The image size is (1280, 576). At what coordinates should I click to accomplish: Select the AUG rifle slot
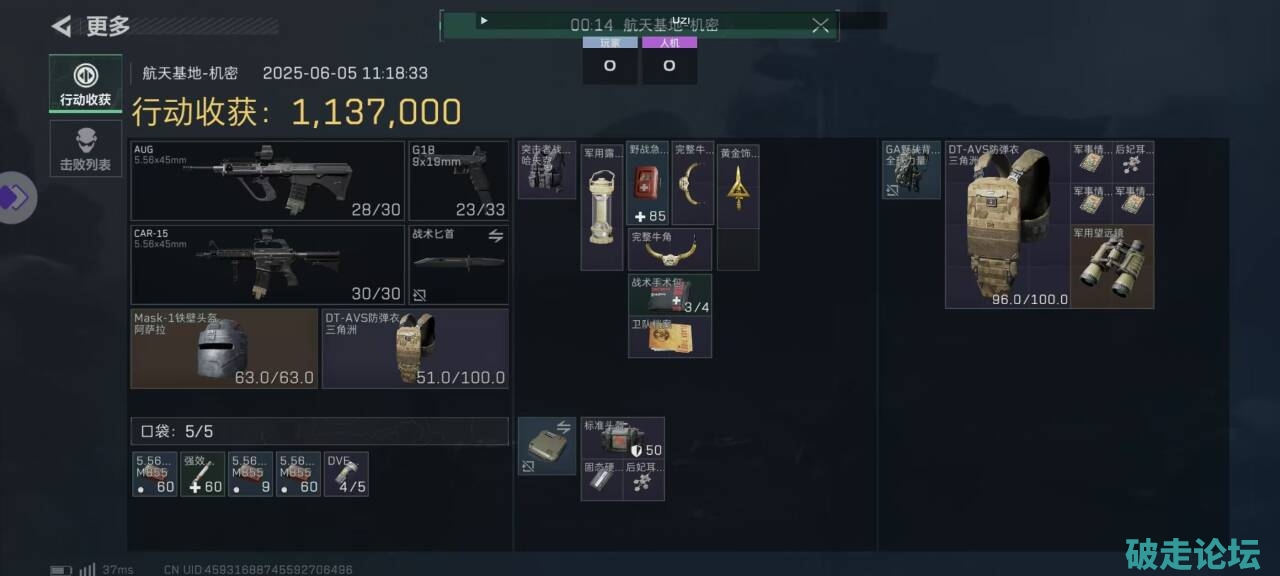click(267, 181)
